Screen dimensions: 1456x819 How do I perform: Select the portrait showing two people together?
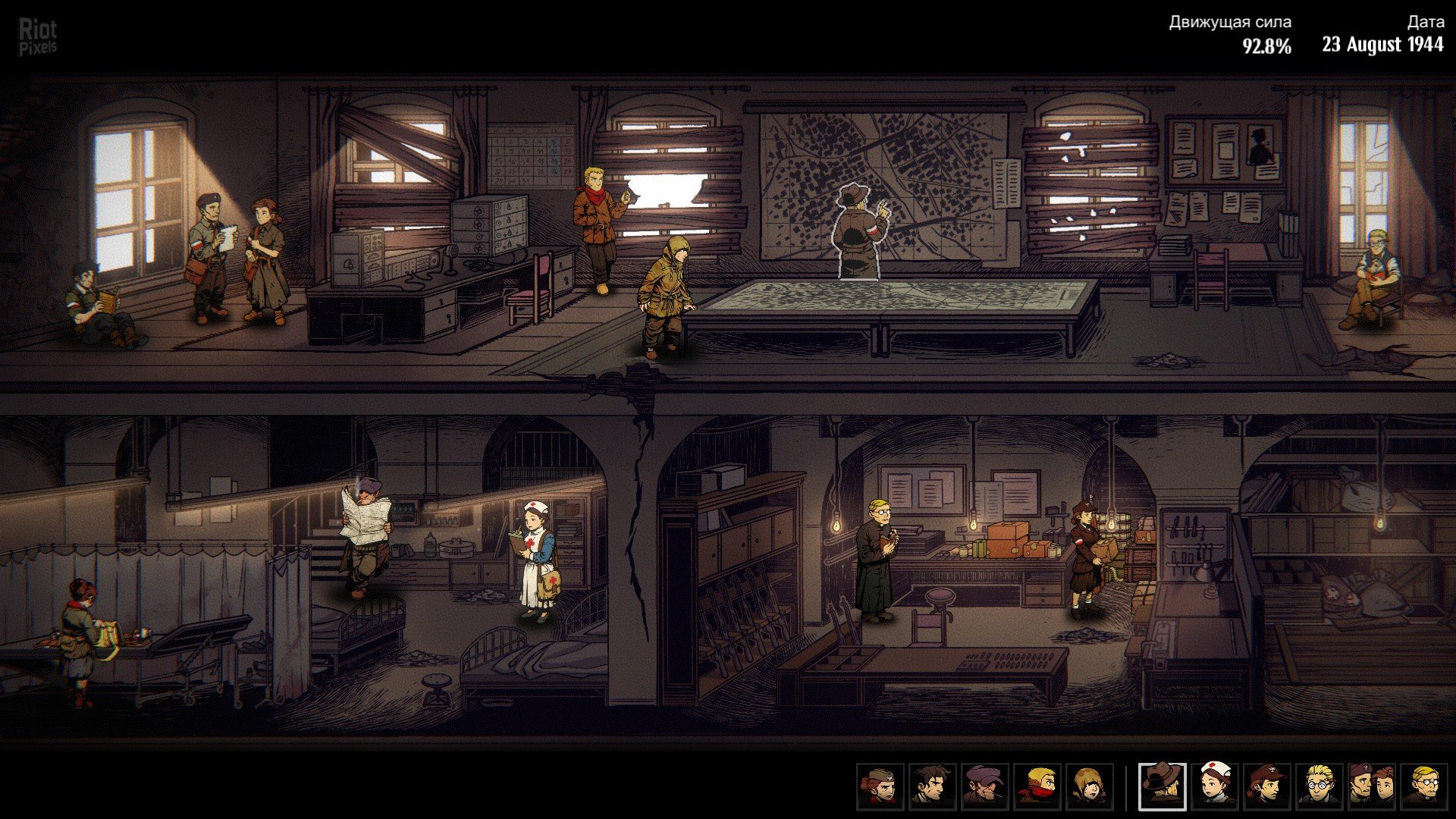[x=1372, y=786]
